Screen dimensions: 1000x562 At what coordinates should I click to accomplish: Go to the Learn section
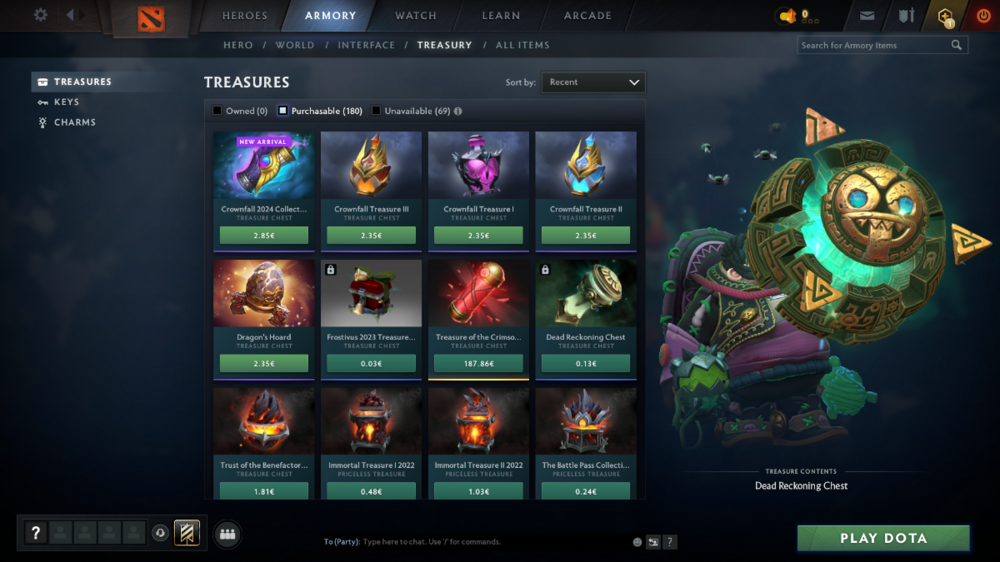(x=500, y=15)
